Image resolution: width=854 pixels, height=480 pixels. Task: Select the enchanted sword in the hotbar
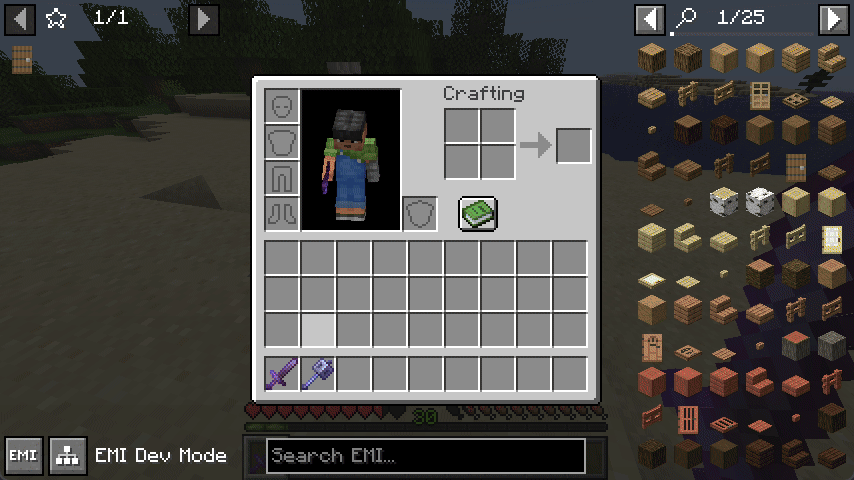click(282, 374)
